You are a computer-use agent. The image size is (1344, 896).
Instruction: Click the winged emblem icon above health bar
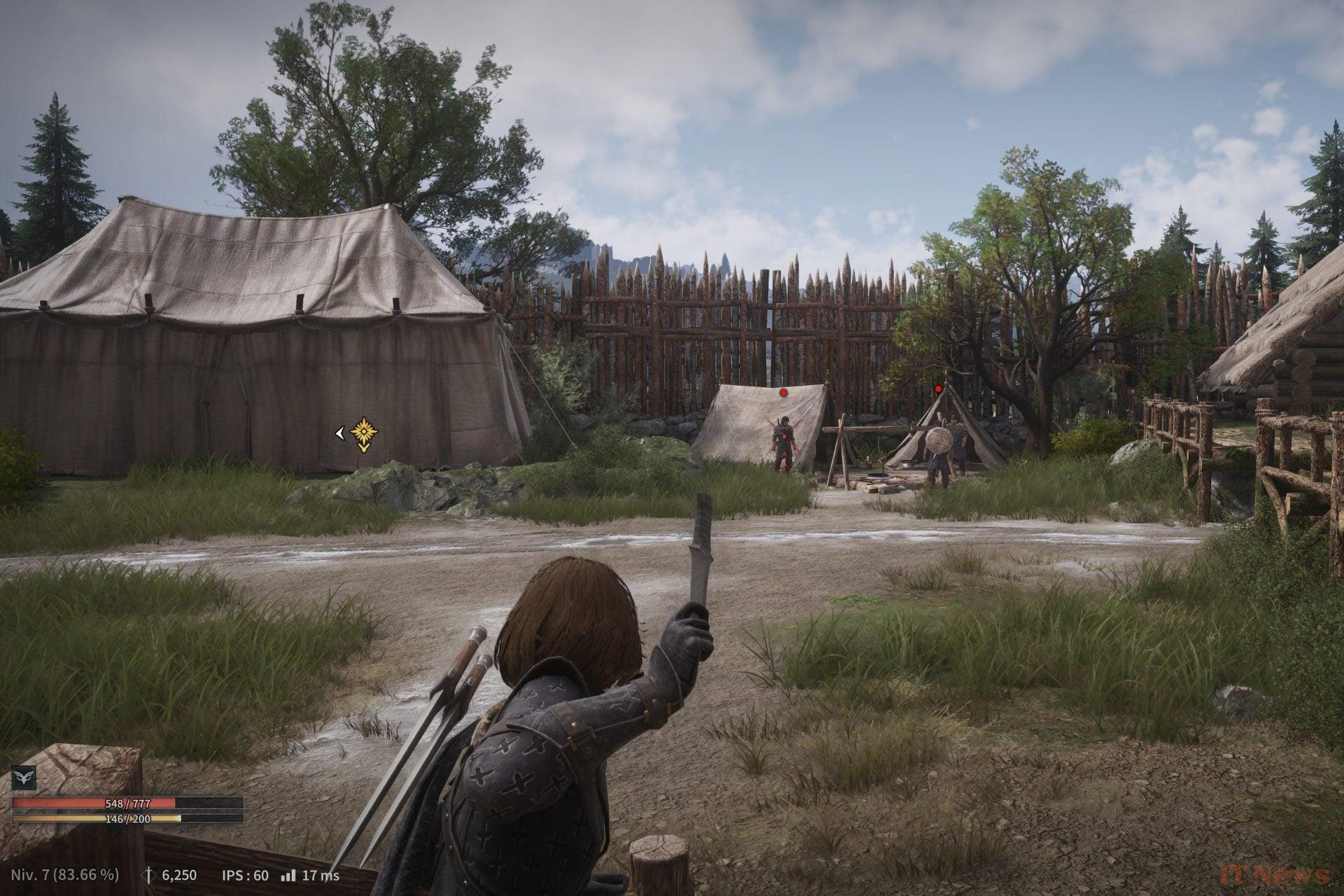(23, 778)
